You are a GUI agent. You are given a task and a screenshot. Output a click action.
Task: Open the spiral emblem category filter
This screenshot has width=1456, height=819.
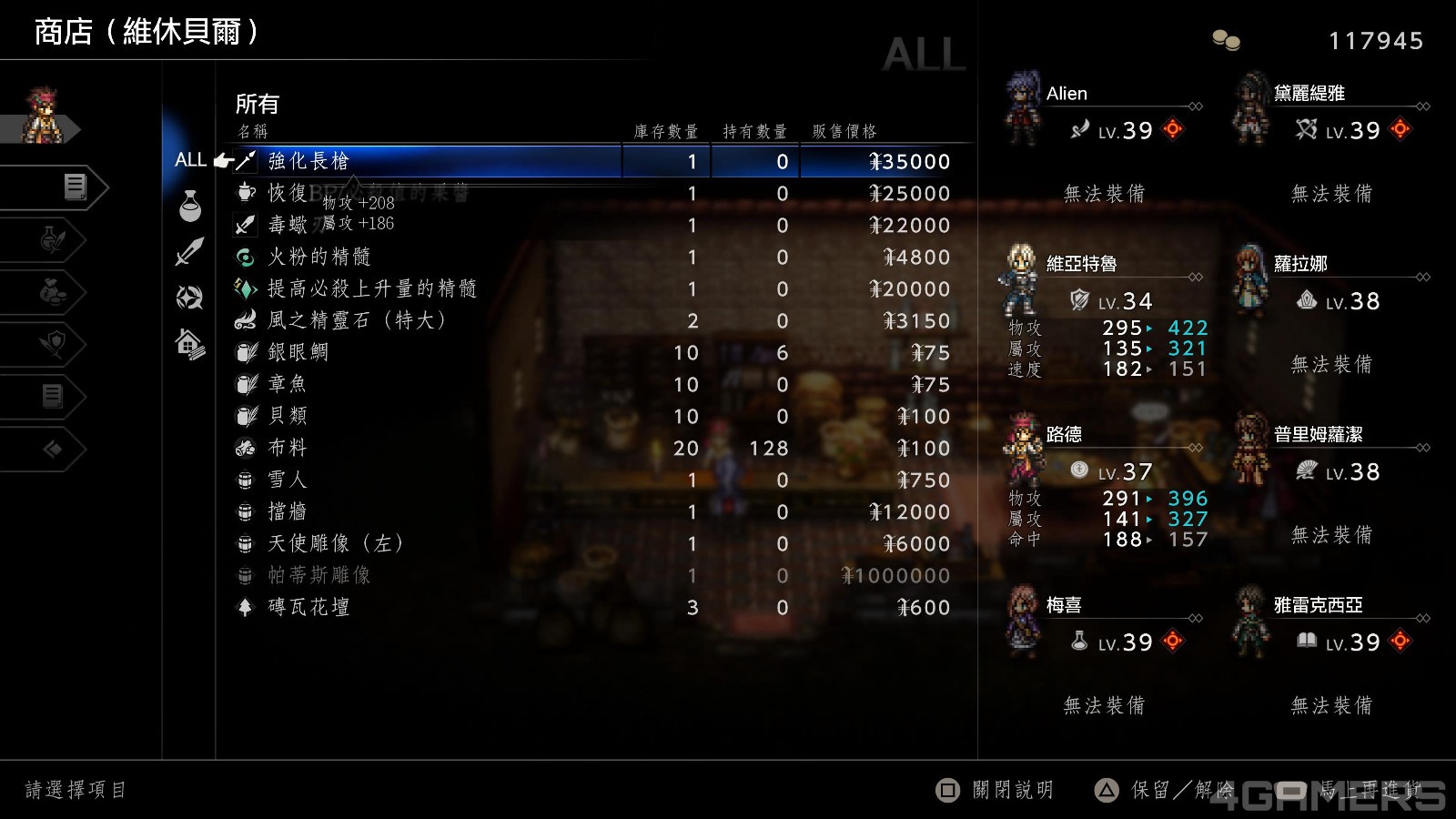(188, 293)
